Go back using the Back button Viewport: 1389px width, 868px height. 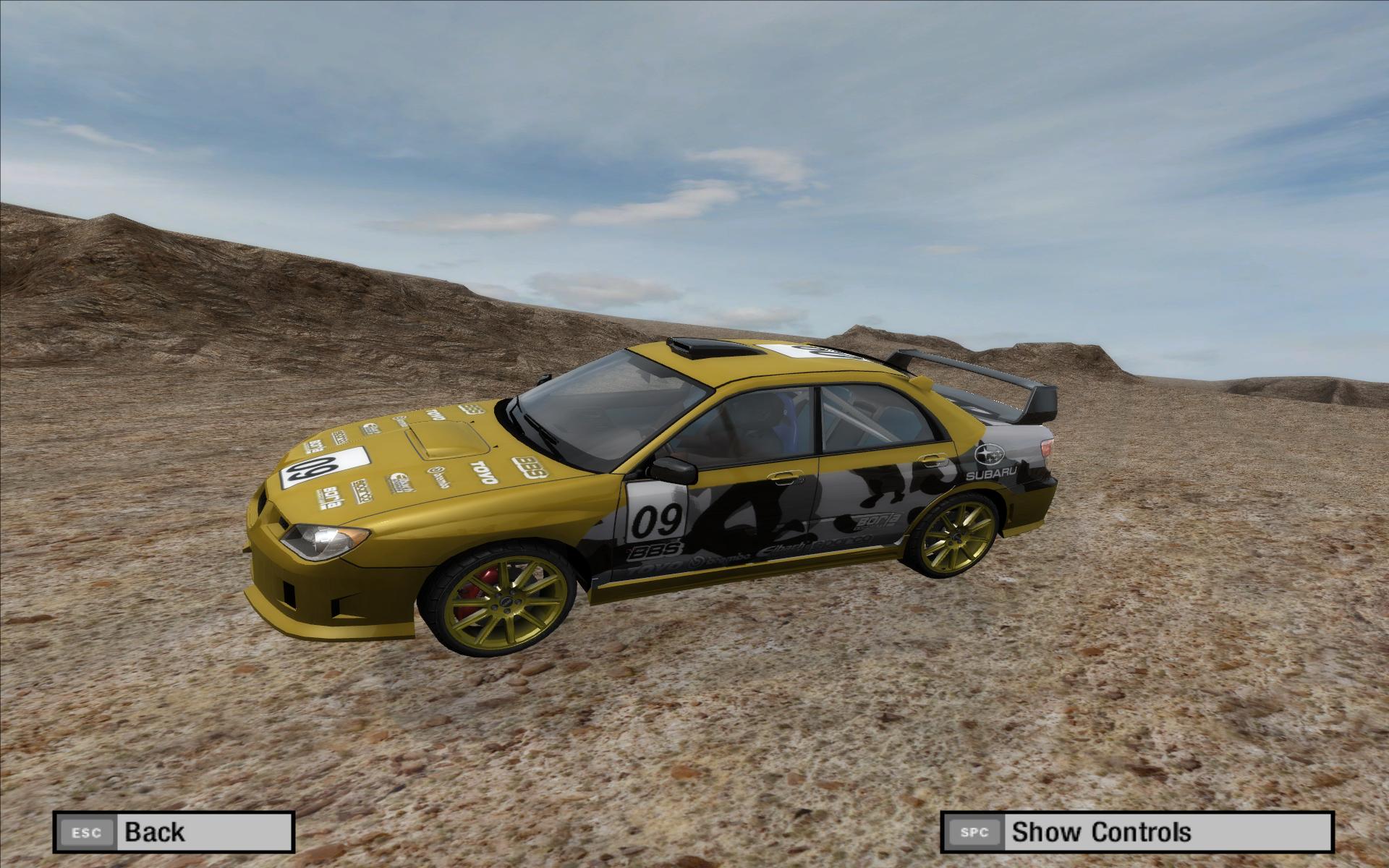(x=173, y=831)
